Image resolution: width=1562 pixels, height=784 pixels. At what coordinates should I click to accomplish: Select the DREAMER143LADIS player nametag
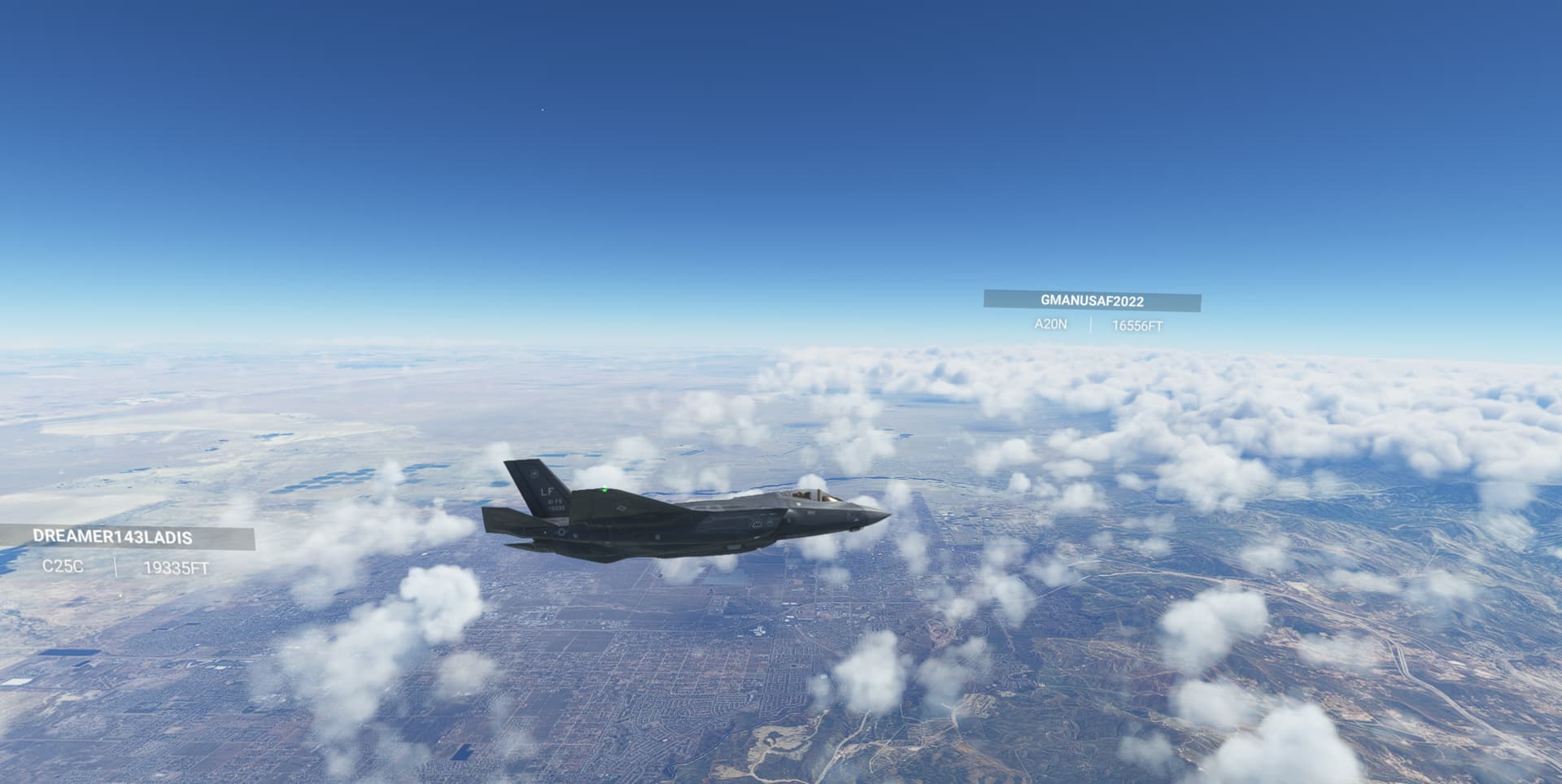pos(112,537)
